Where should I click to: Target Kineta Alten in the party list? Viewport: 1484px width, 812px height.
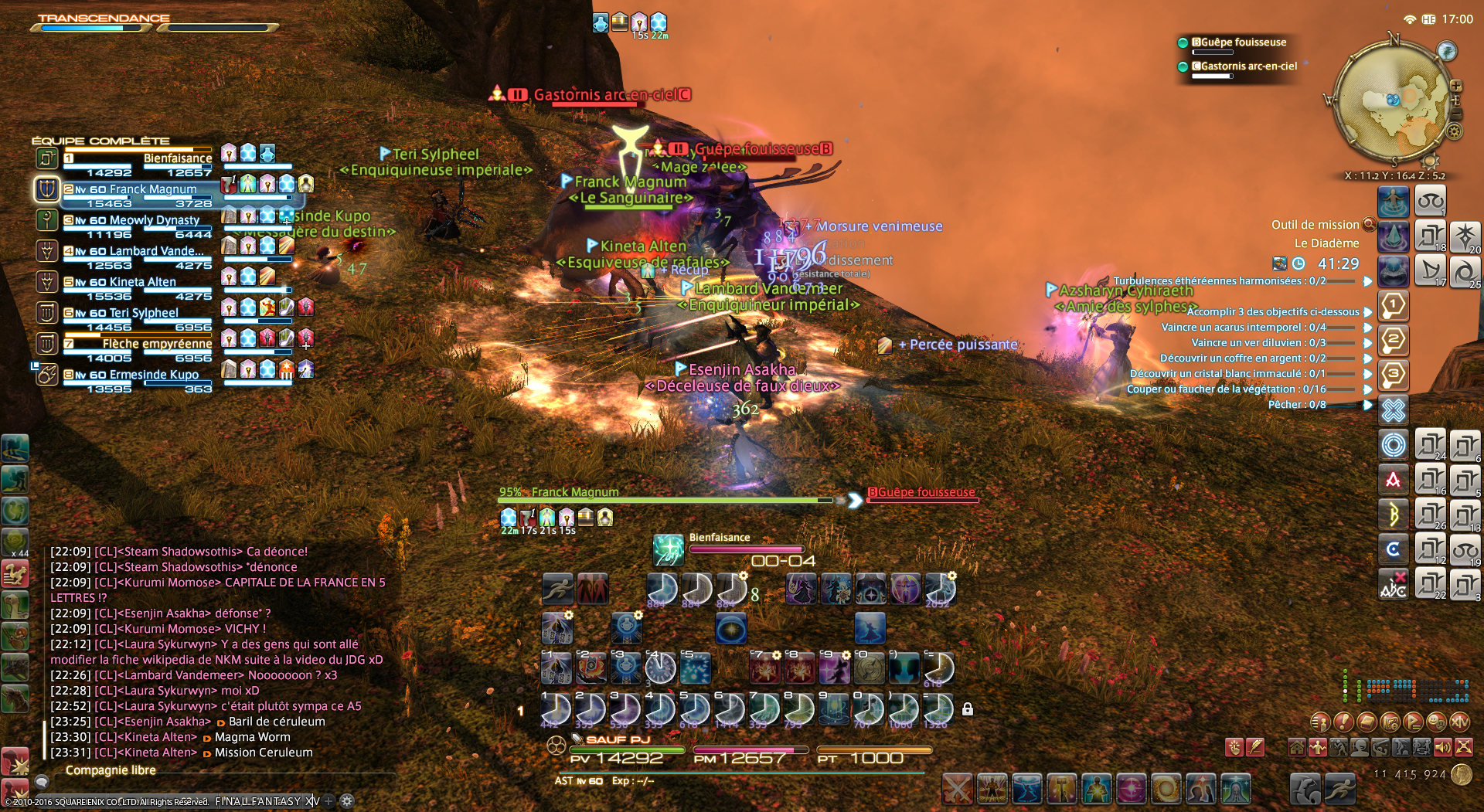pos(142,282)
